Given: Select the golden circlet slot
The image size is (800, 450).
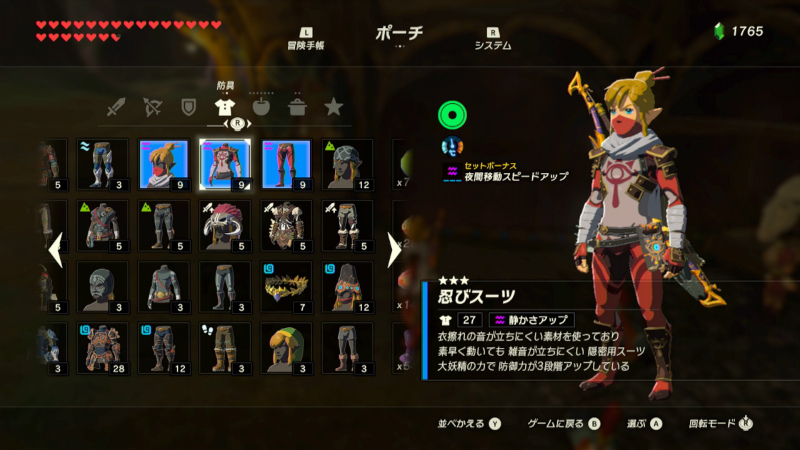Looking at the screenshot, I should tap(286, 287).
